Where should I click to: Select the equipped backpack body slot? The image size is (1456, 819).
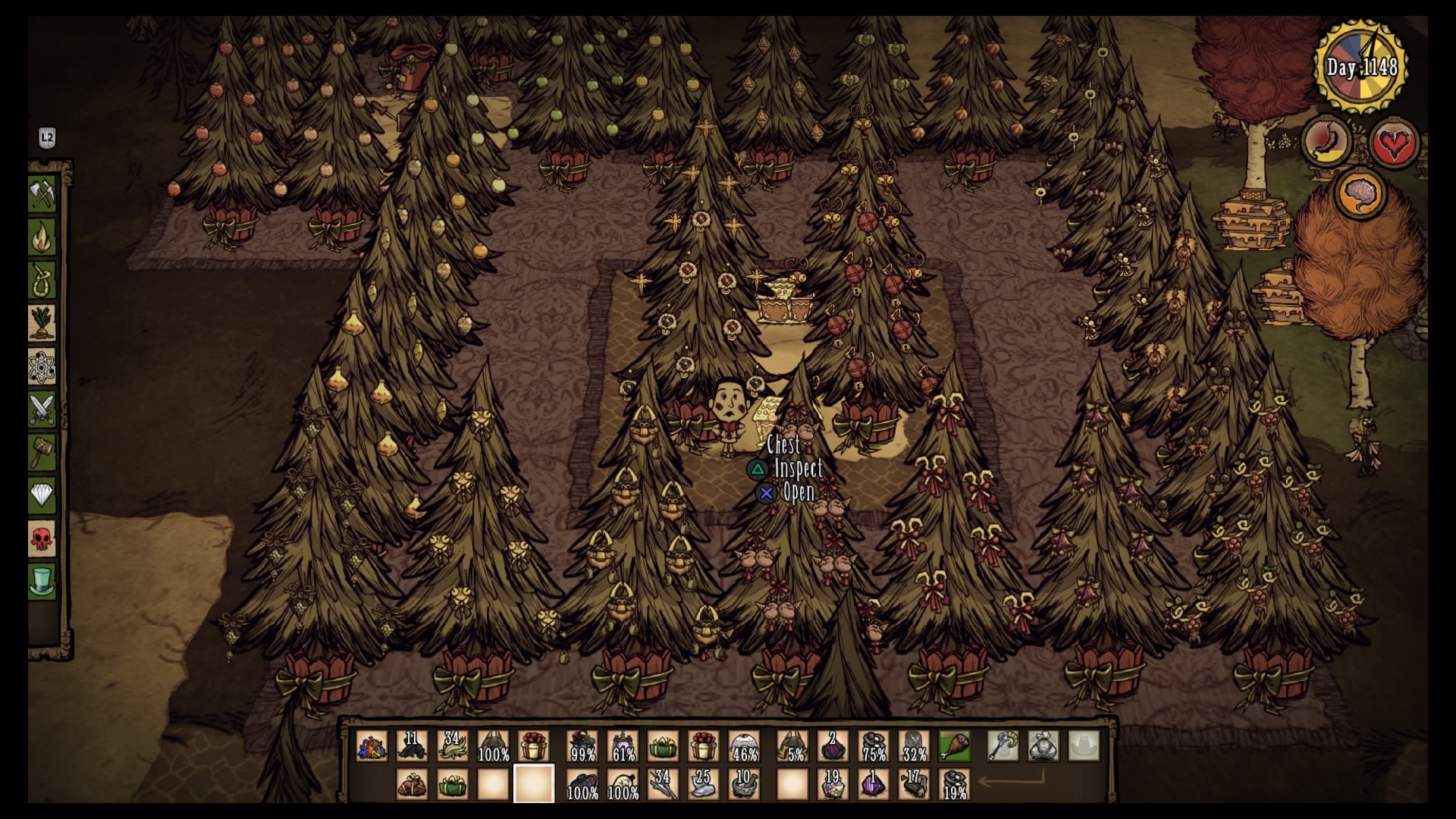[1043, 746]
